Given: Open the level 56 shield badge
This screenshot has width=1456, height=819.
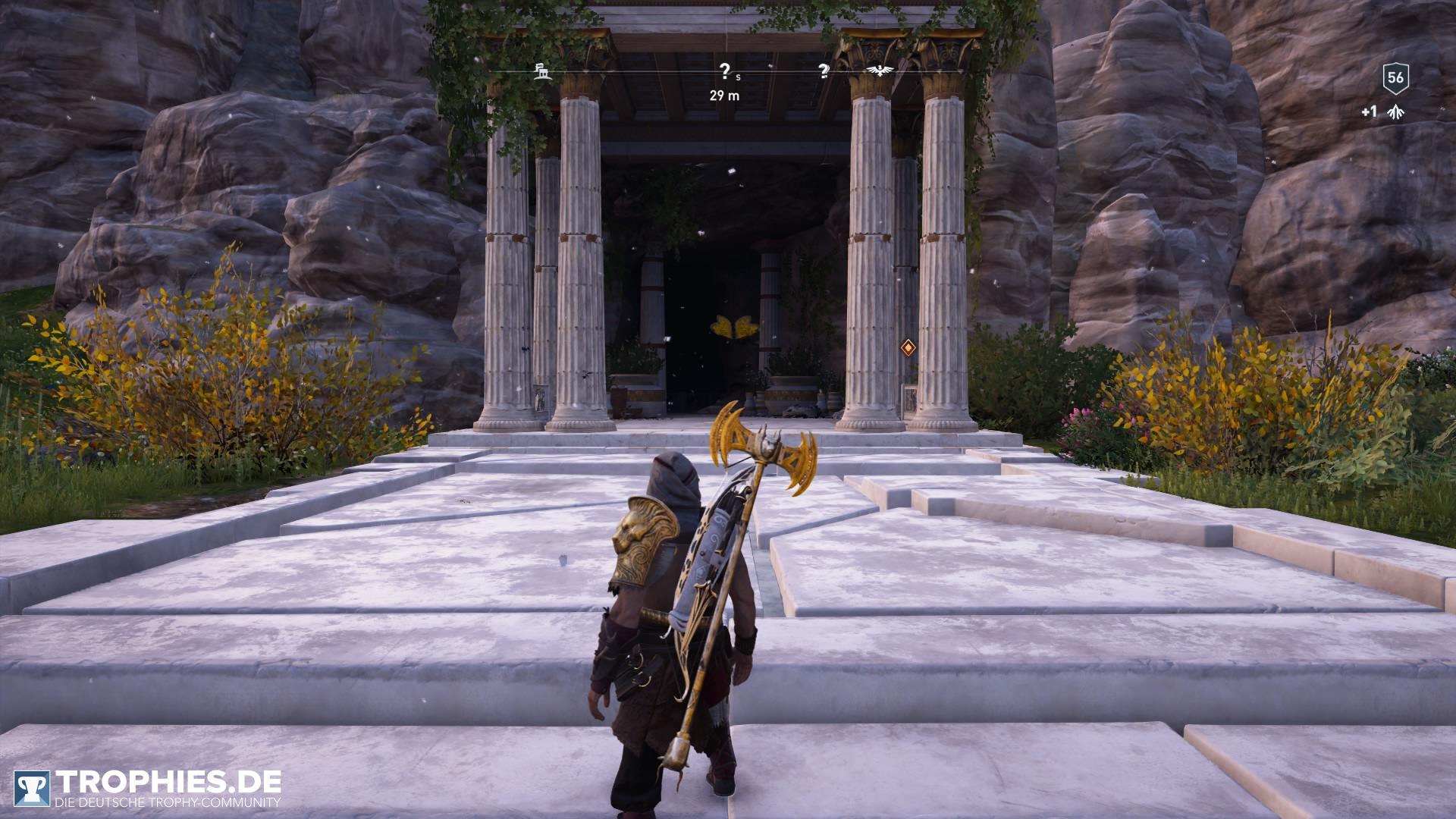Looking at the screenshot, I should 1395,77.
